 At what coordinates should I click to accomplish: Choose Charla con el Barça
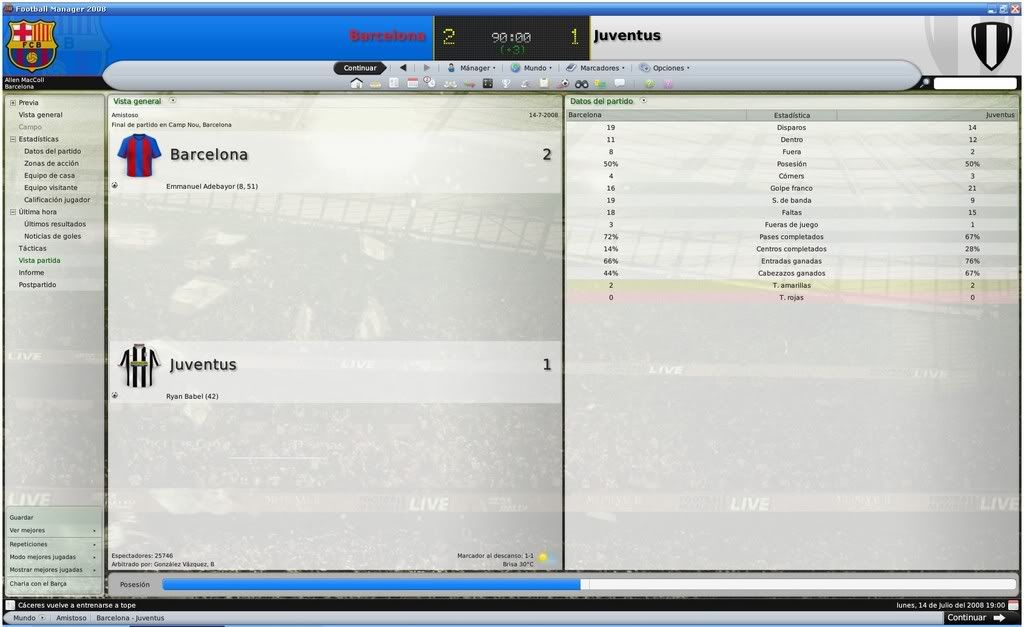click(x=38, y=583)
